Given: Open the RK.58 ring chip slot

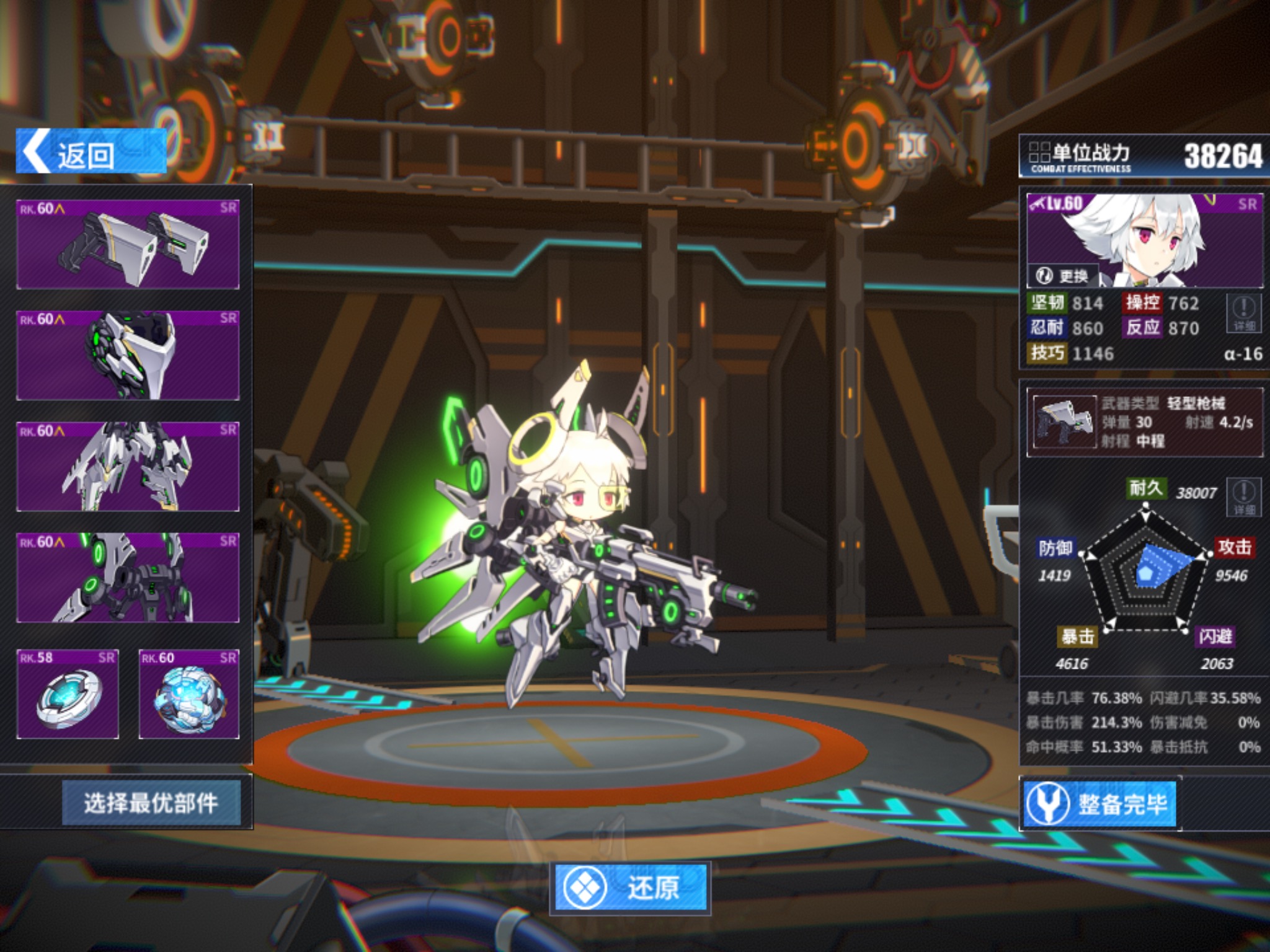Looking at the screenshot, I should pyautogui.click(x=68, y=694).
